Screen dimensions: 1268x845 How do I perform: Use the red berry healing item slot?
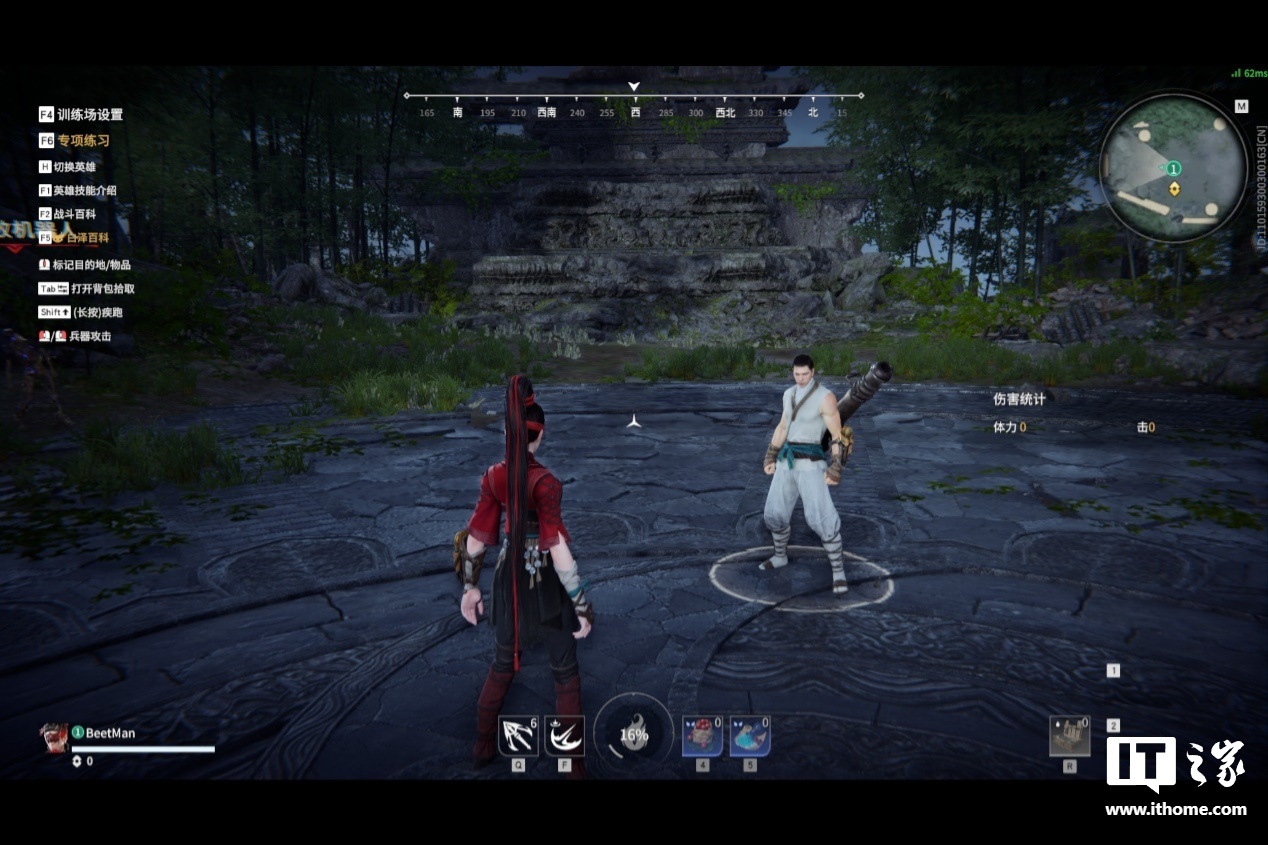(x=702, y=736)
